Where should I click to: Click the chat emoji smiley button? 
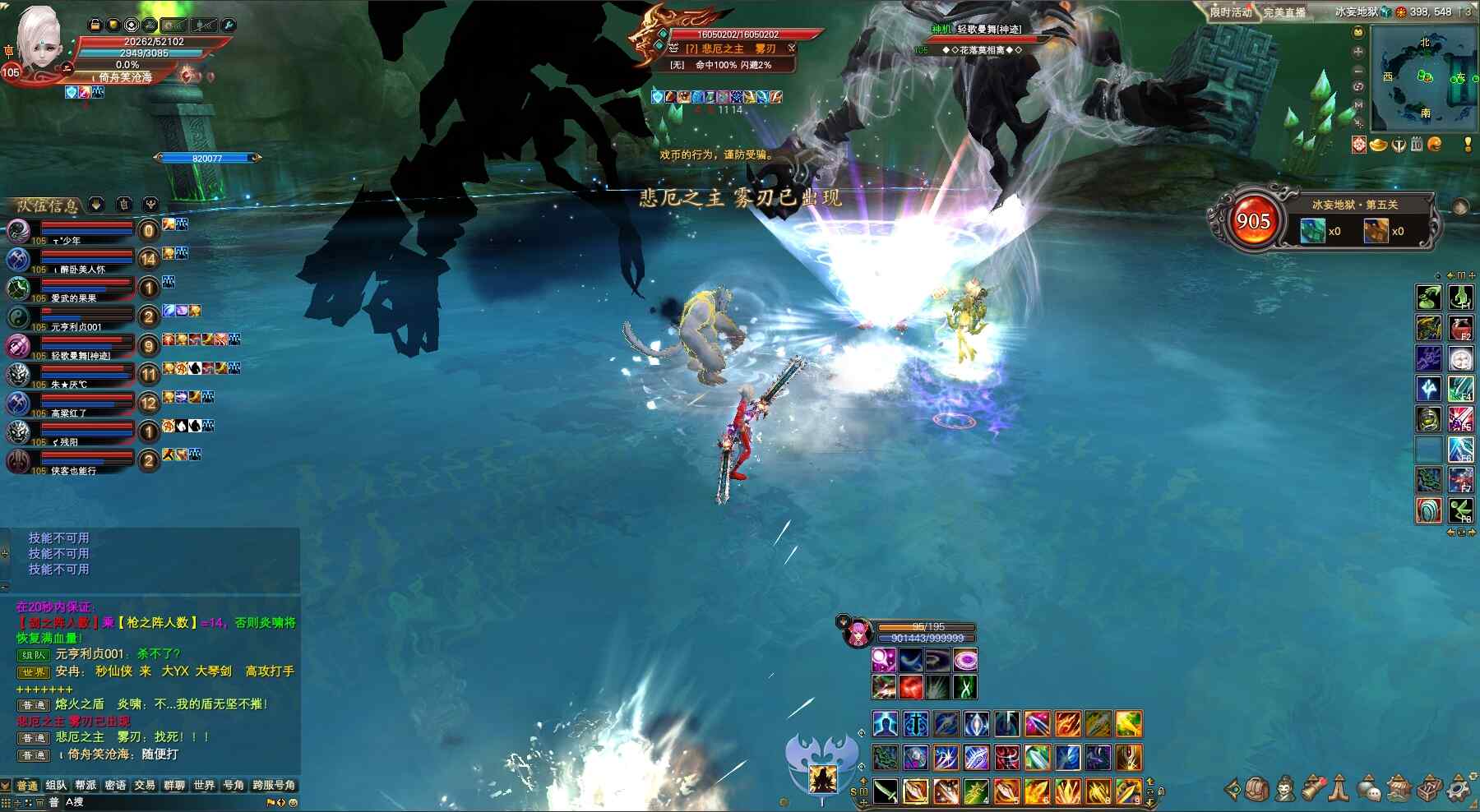point(293,802)
